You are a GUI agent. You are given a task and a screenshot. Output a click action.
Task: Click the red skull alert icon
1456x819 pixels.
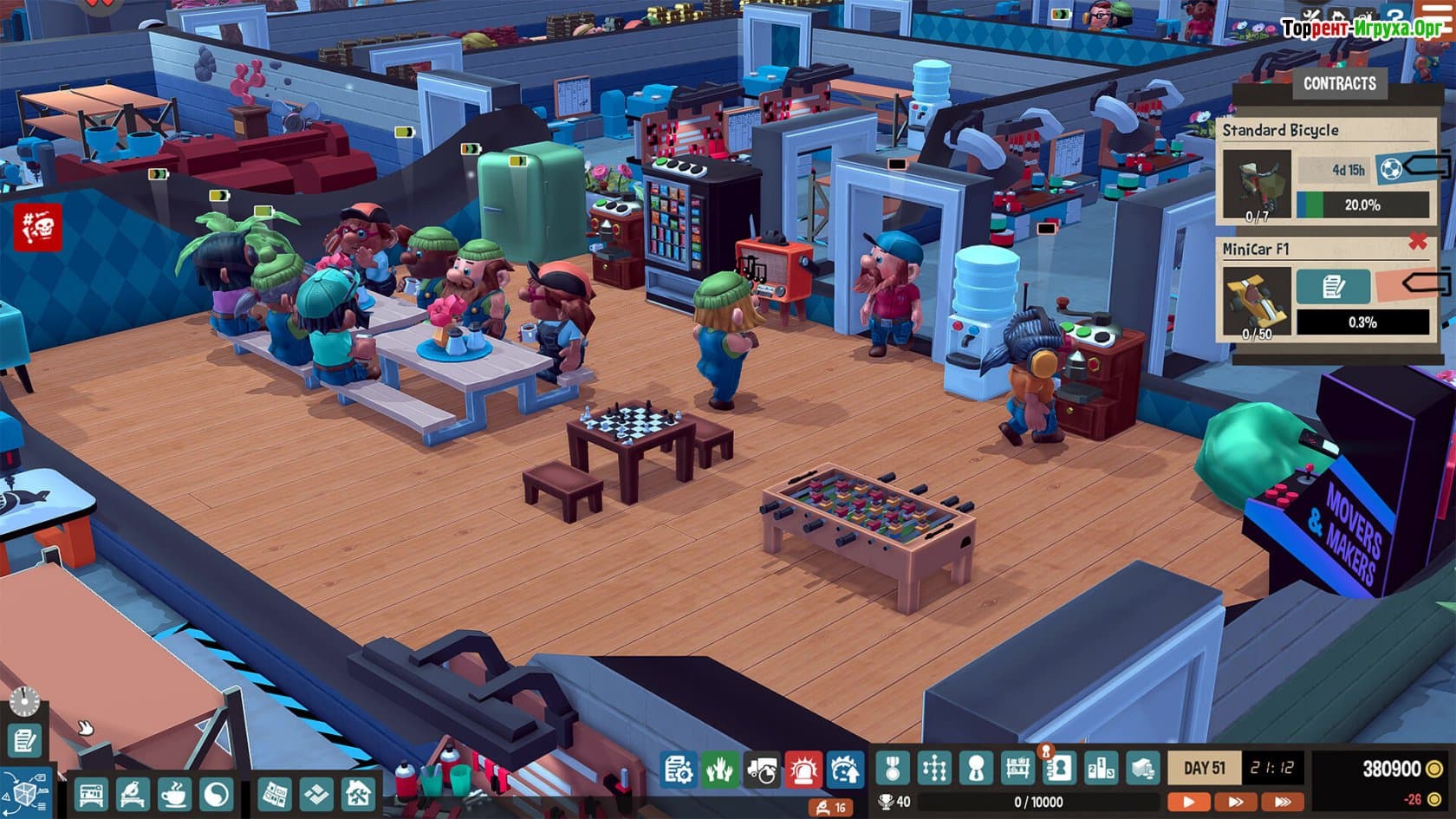pyautogui.click(x=37, y=228)
